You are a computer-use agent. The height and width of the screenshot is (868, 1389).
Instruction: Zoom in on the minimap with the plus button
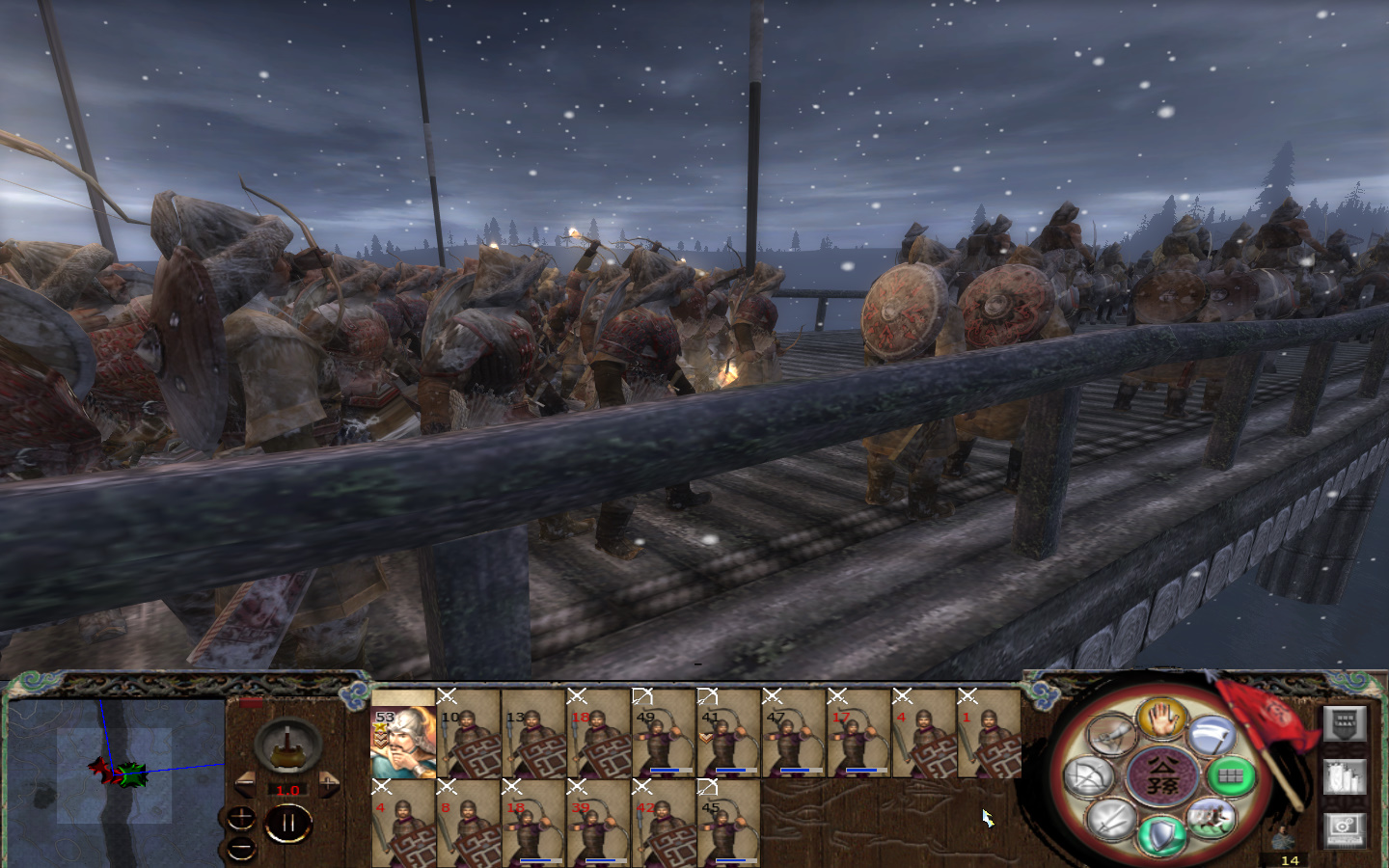[241, 817]
